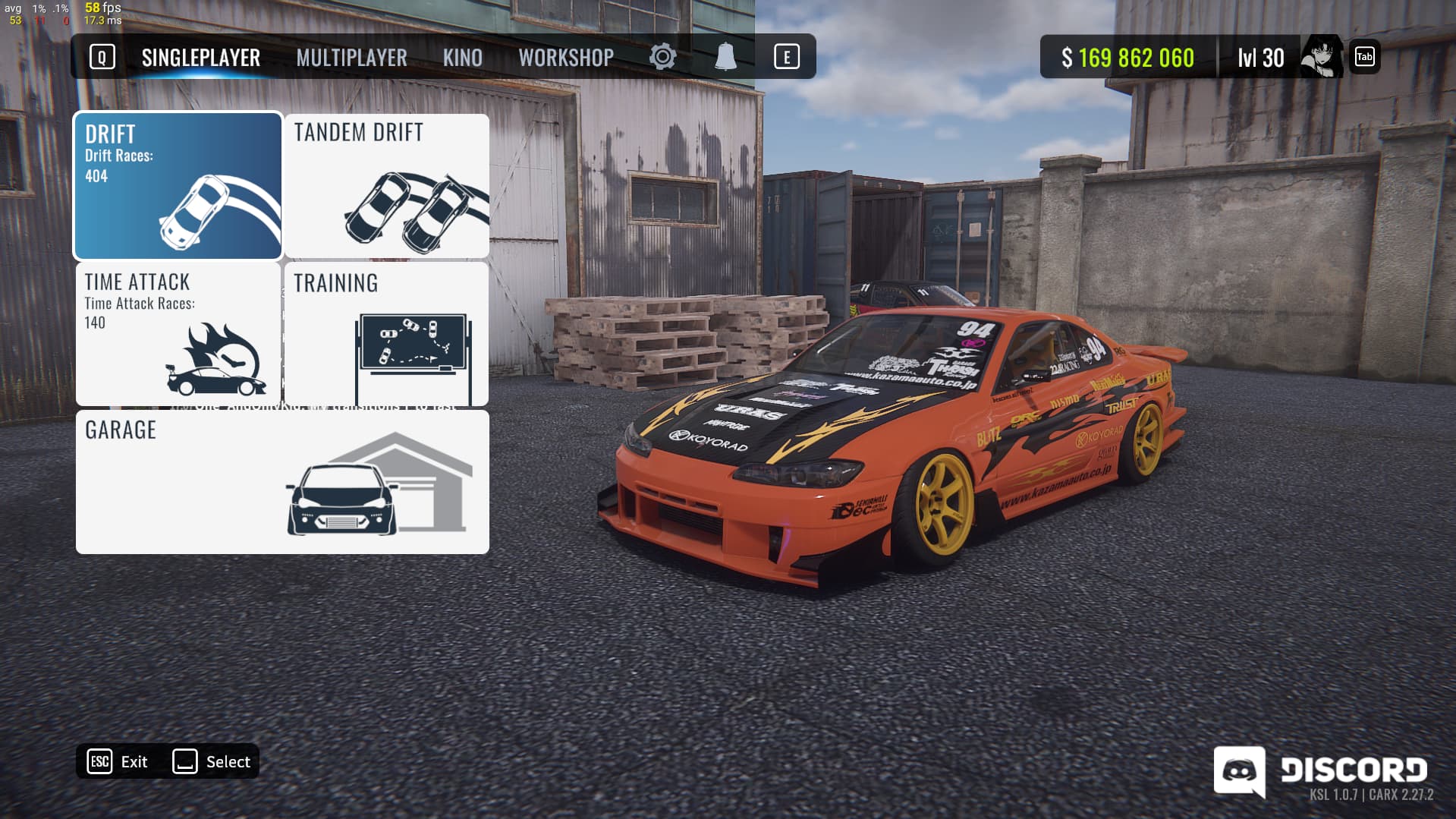The image size is (1456, 819).
Task: Open the Discord link logo
Action: click(1320, 770)
